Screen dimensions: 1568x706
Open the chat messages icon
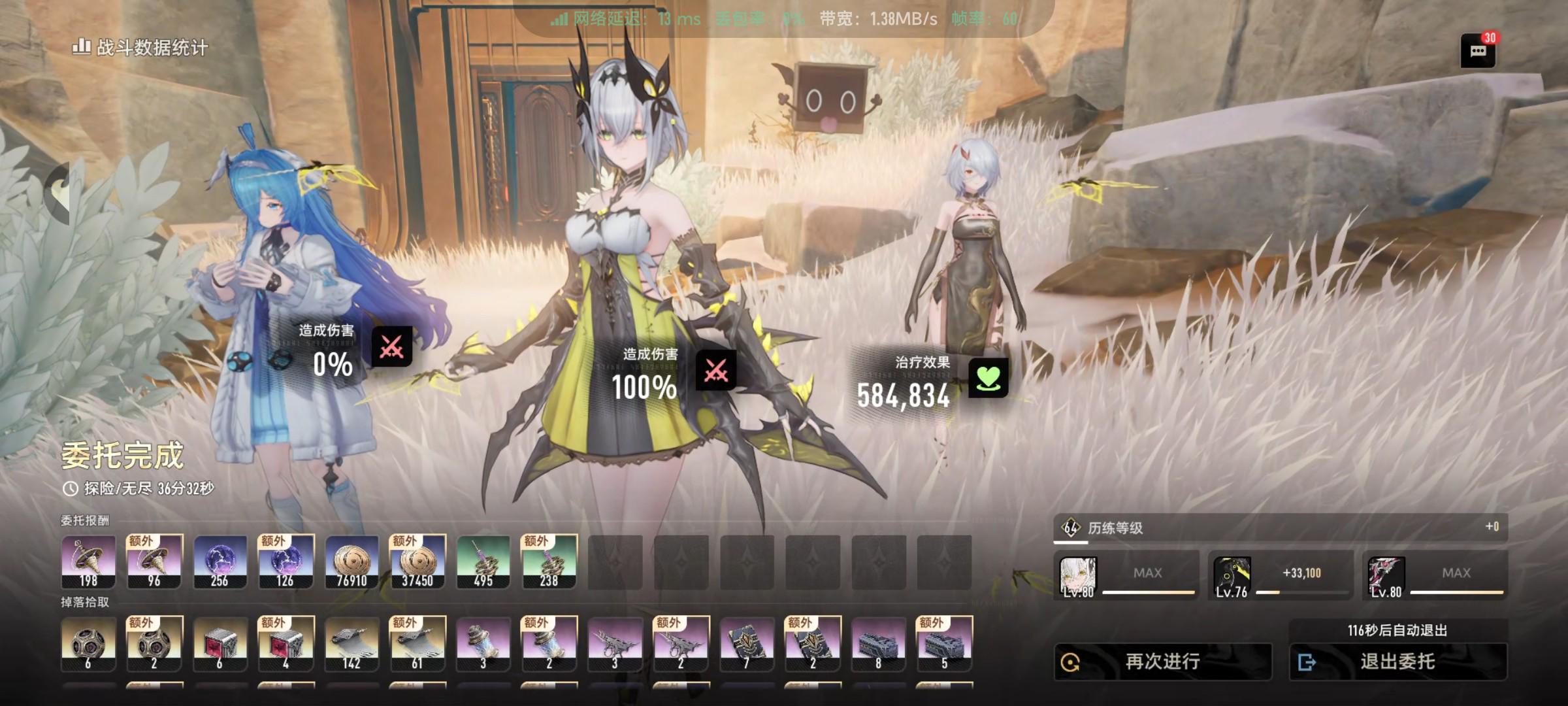point(1478,51)
